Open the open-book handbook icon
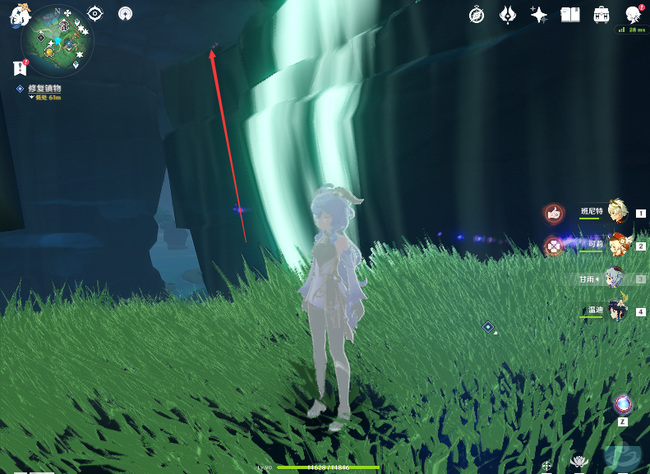 tap(570, 14)
